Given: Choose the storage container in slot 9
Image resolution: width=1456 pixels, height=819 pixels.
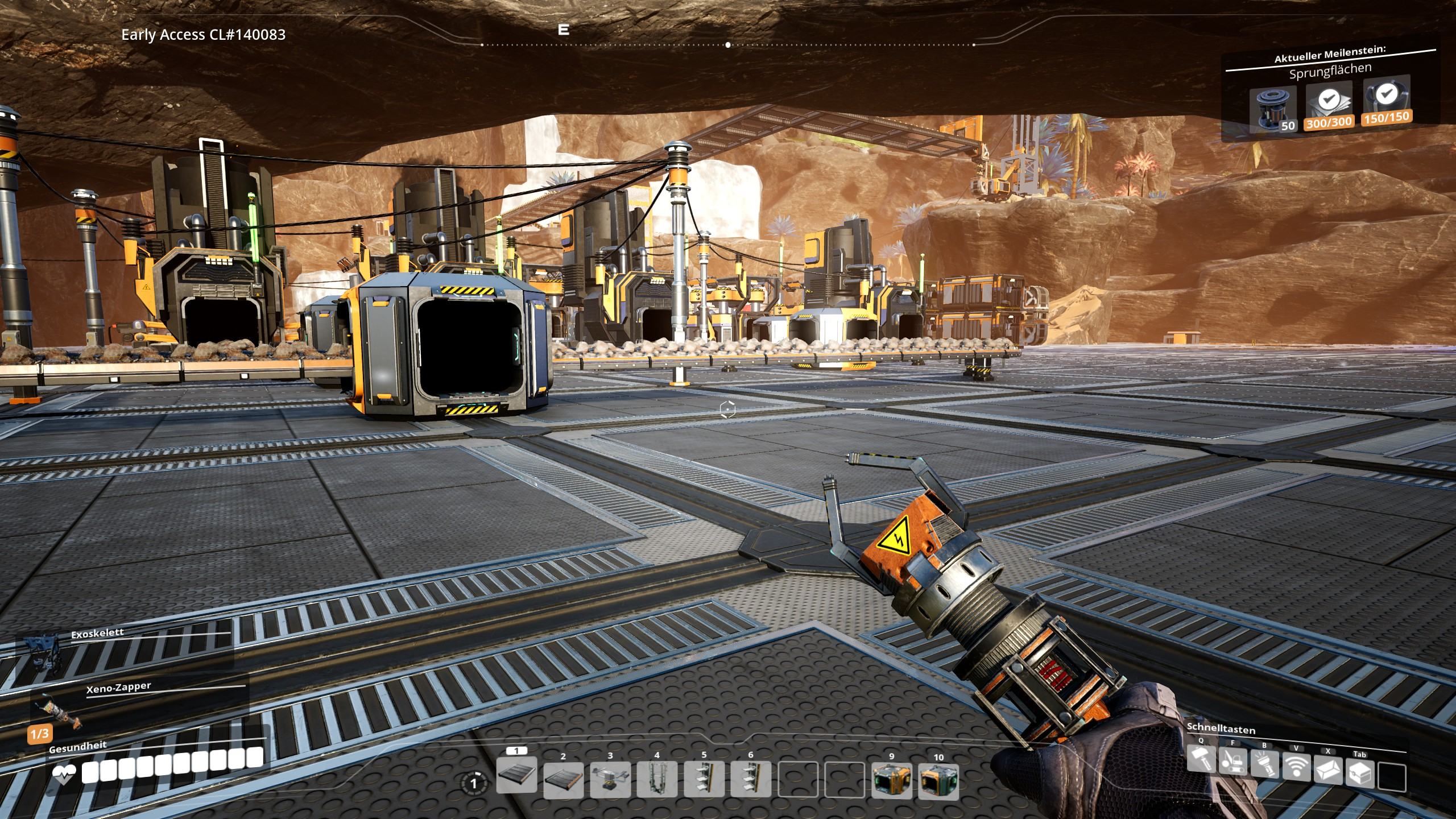Looking at the screenshot, I should 891,779.
